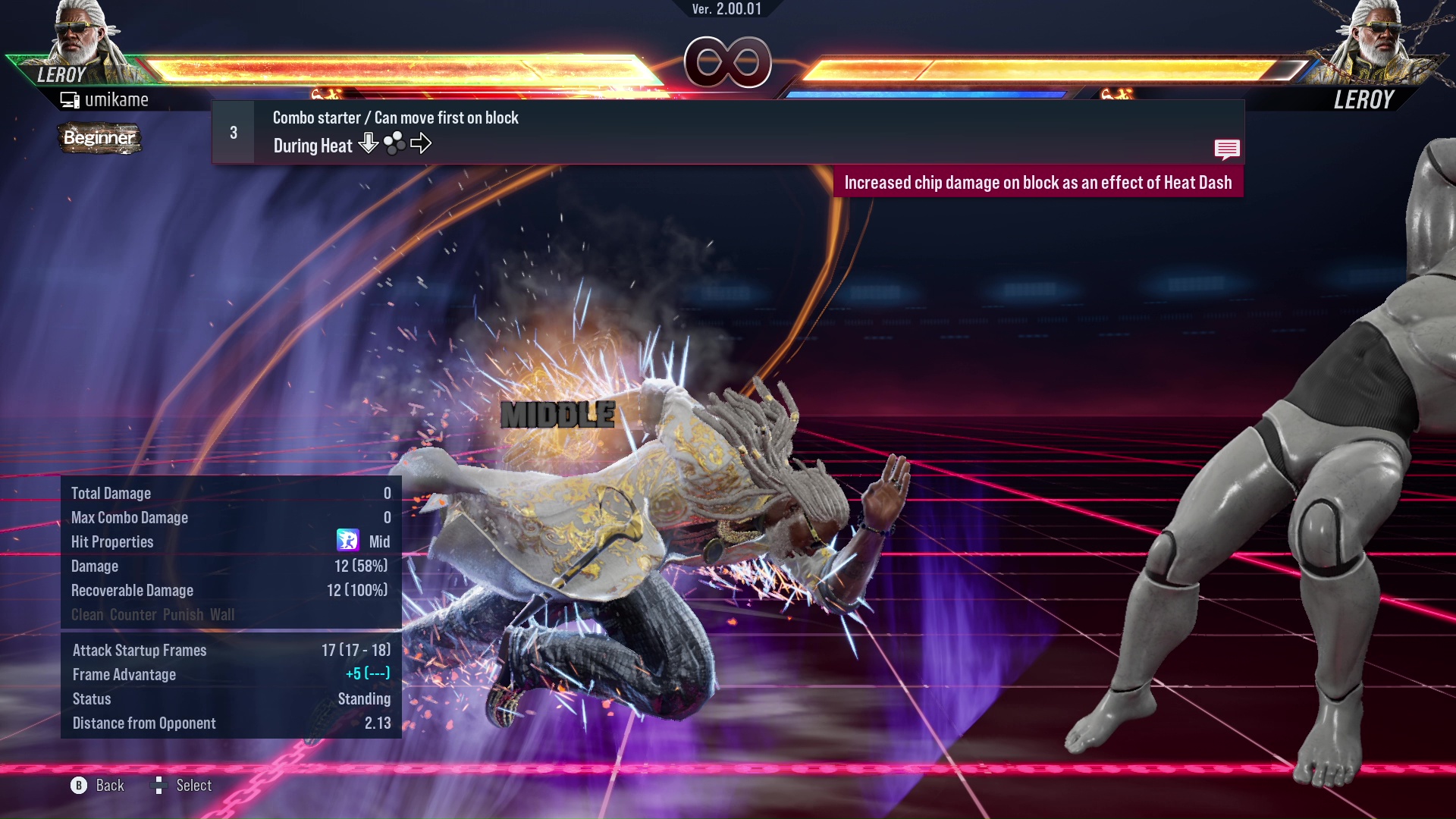
Task: Click the forward-arrow input icon in the combo notation
Action: click(x=422, y=143)
